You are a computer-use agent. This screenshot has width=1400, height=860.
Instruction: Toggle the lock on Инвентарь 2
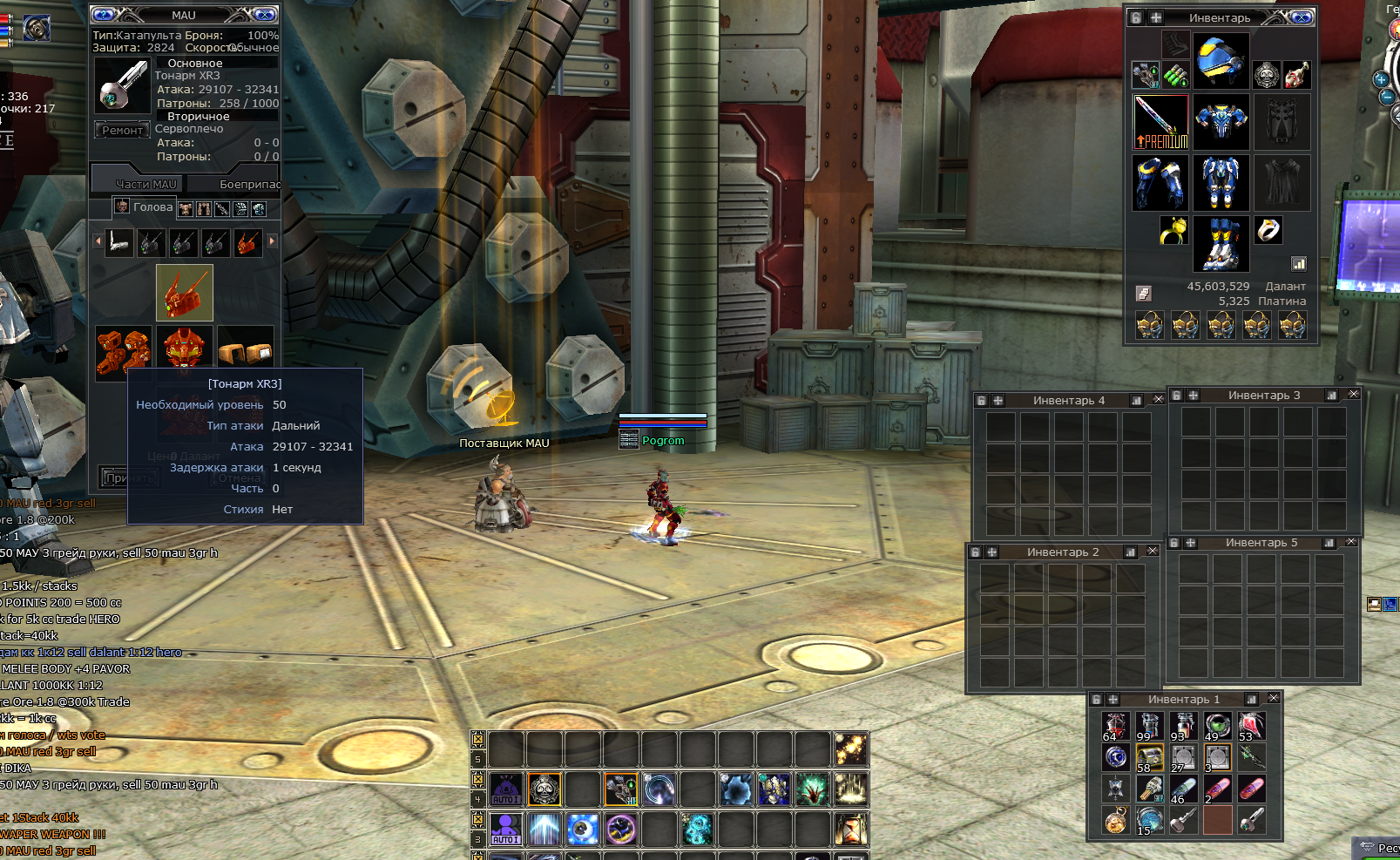tap(976, 552)
